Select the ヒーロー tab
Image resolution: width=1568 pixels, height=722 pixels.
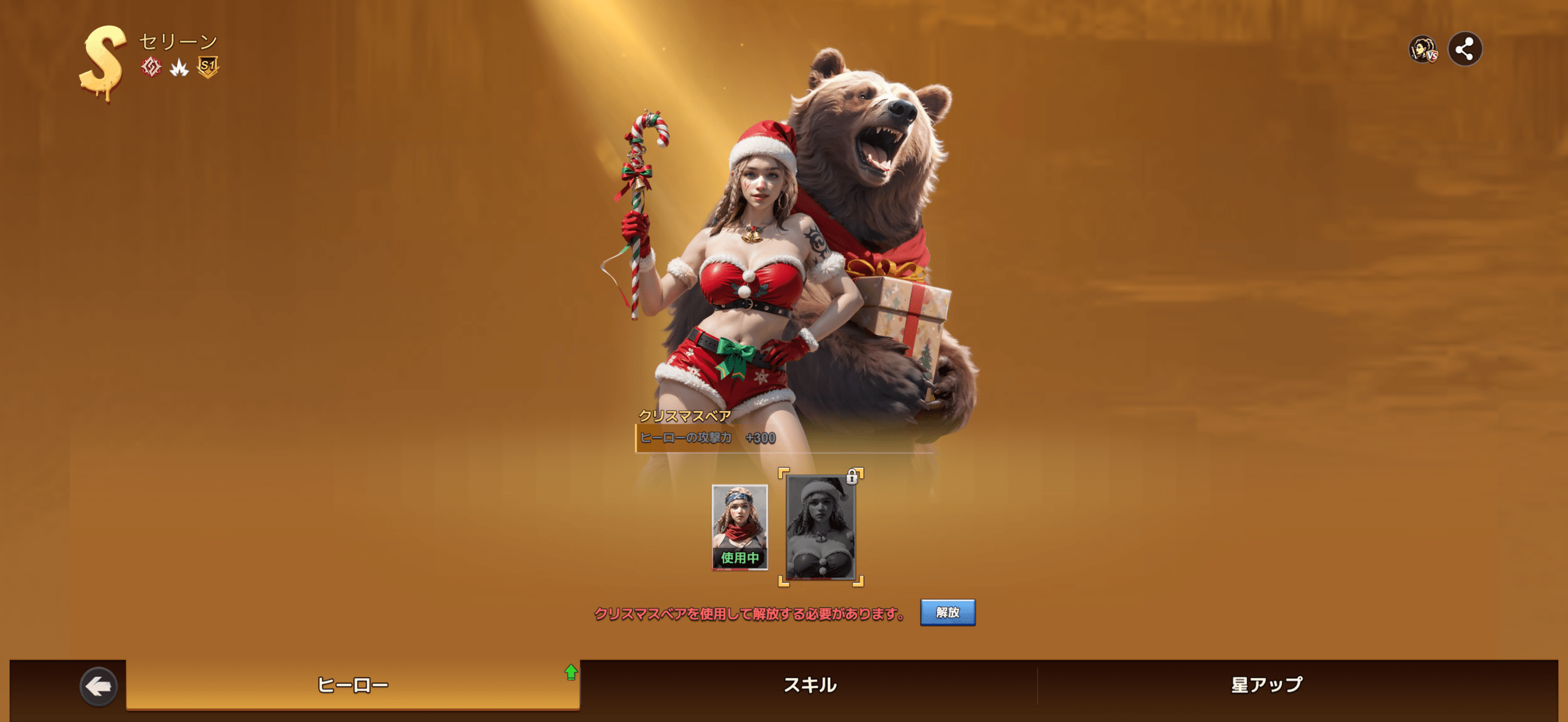[x=353, y=685]
